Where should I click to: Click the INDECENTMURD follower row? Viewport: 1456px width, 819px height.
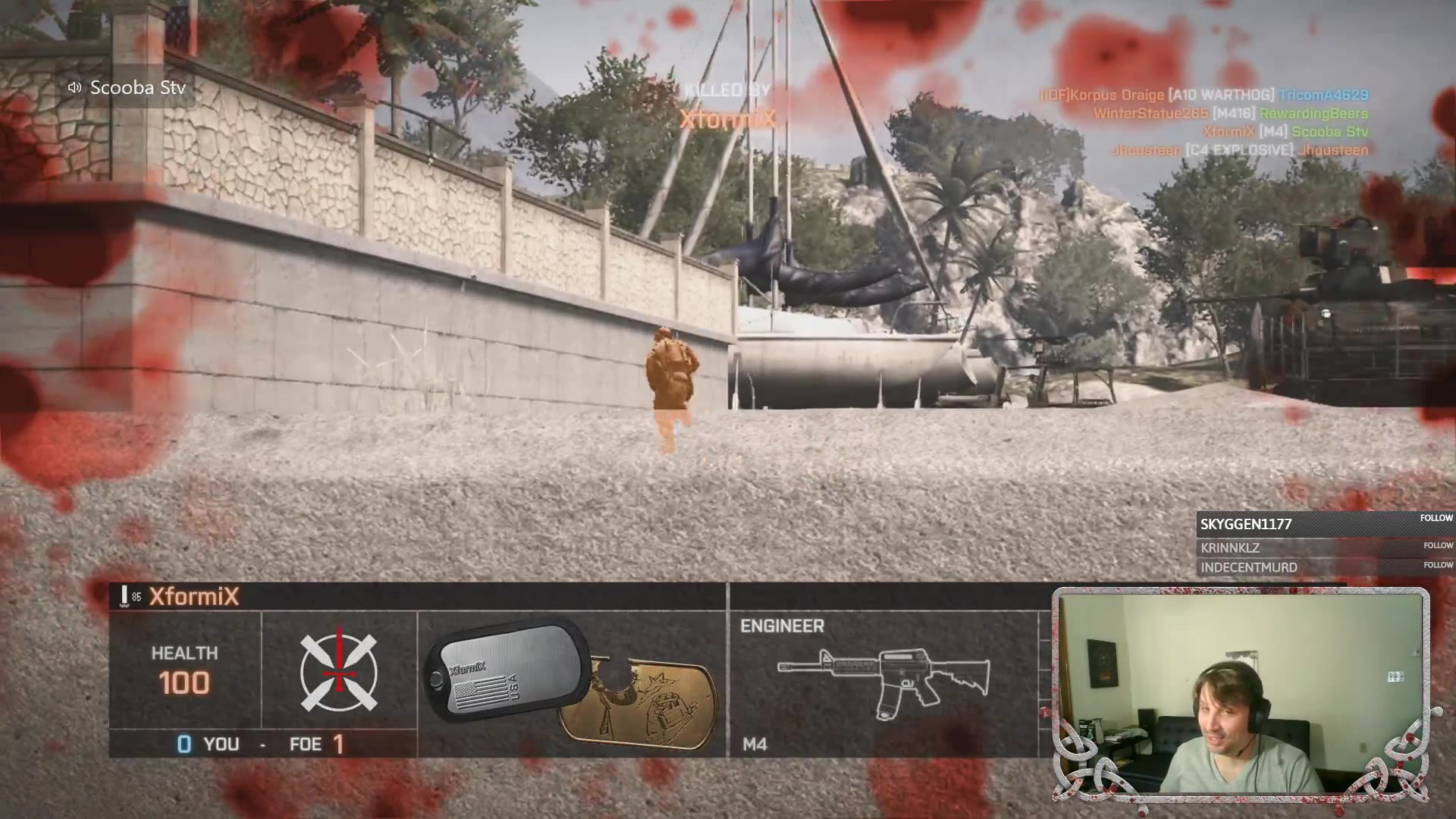[x=1323, y=566]
